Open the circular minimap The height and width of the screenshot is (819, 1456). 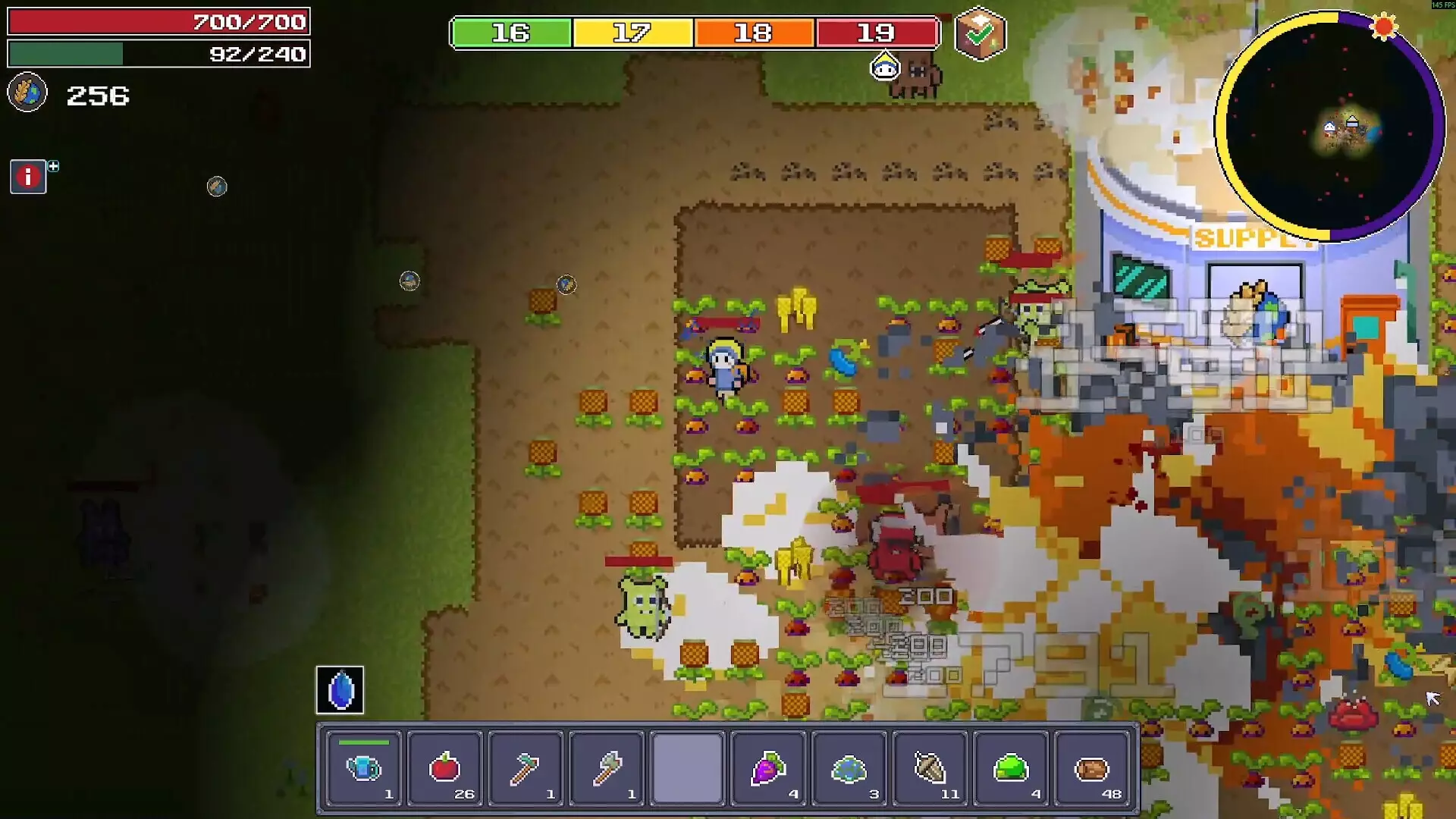click(1330, 127)
